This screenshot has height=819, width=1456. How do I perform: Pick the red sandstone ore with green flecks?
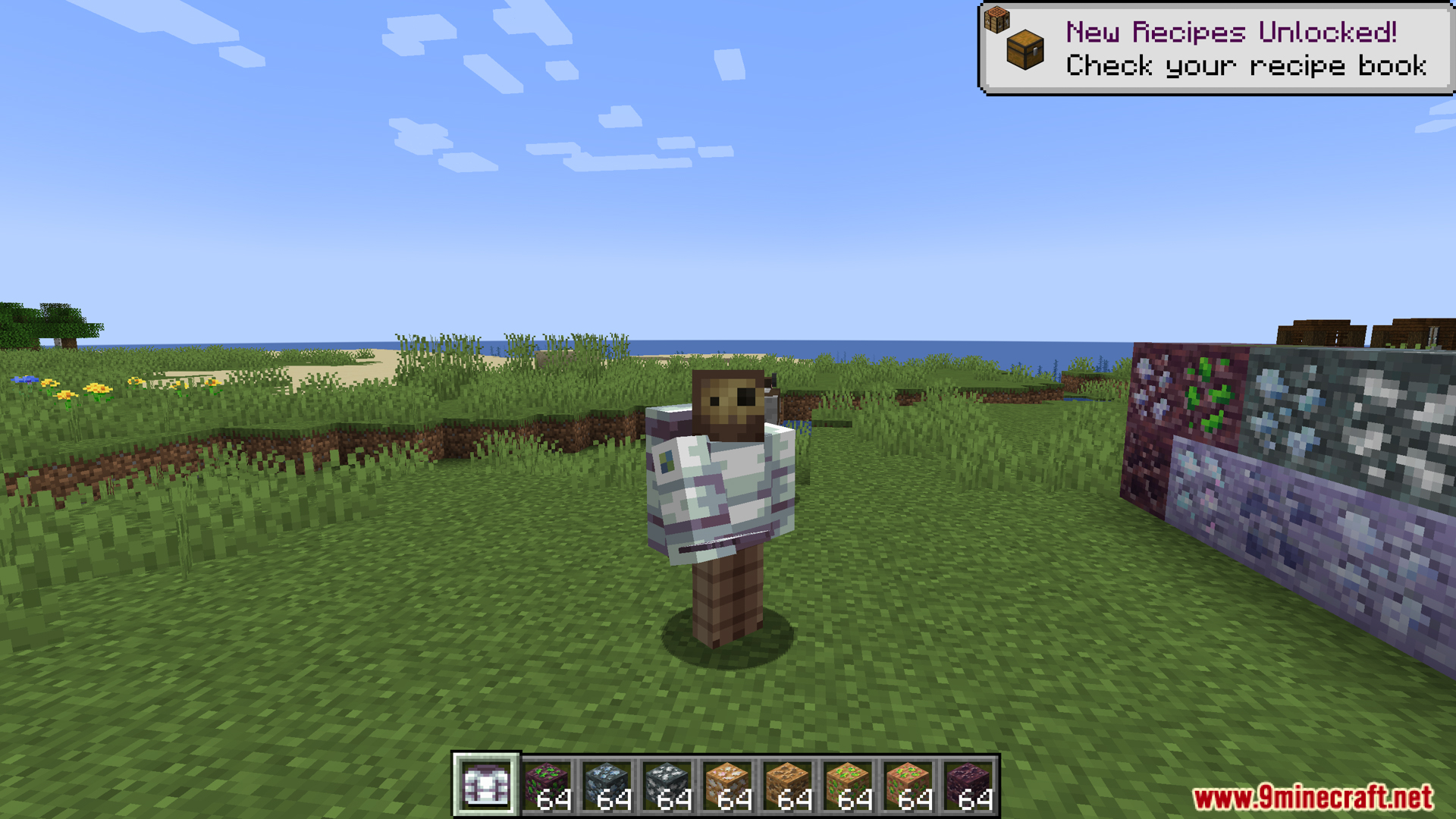pyautogui.click(x=908, y=786)
